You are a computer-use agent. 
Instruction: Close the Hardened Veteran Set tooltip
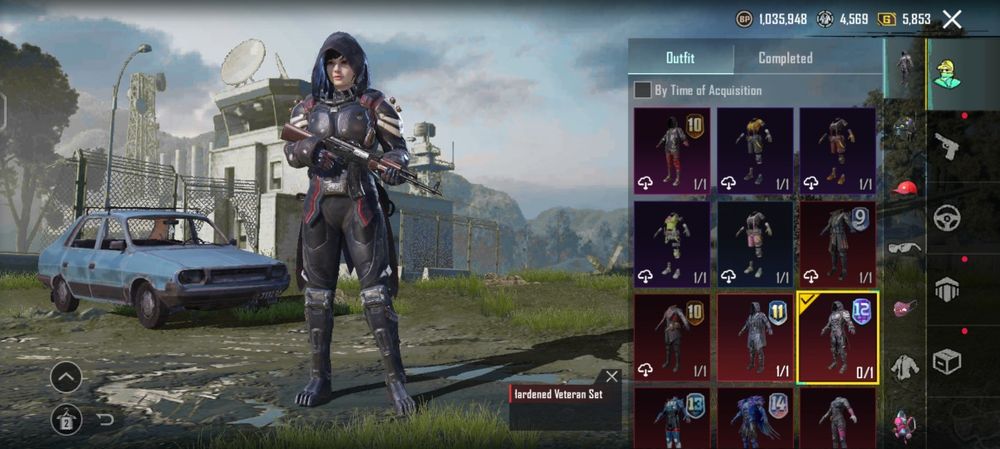pos(611,377)
